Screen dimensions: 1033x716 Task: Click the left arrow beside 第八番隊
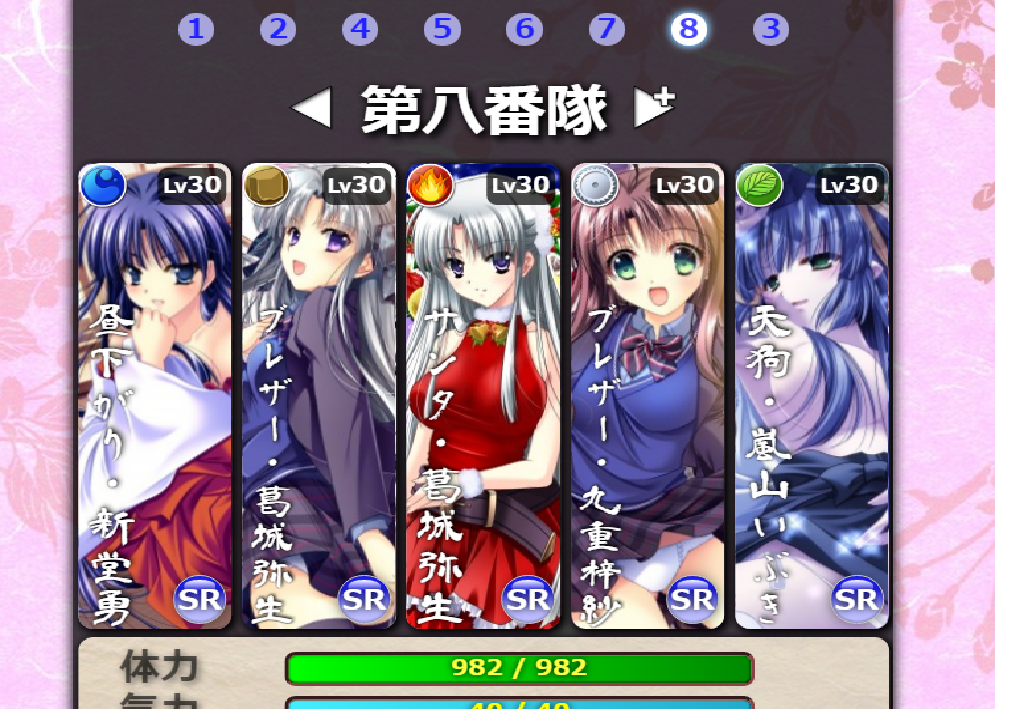[311, 108]
